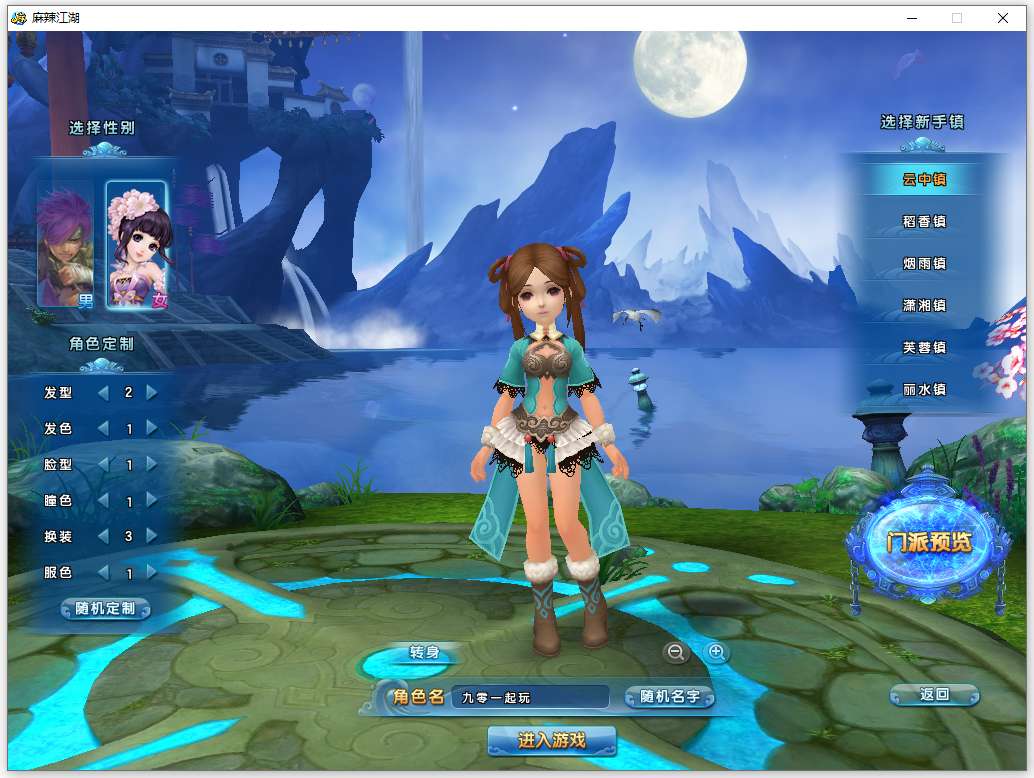Open the 门派预览 sect preview
The width and height of the screenshot is (1034, 778).
coord(929,543)
